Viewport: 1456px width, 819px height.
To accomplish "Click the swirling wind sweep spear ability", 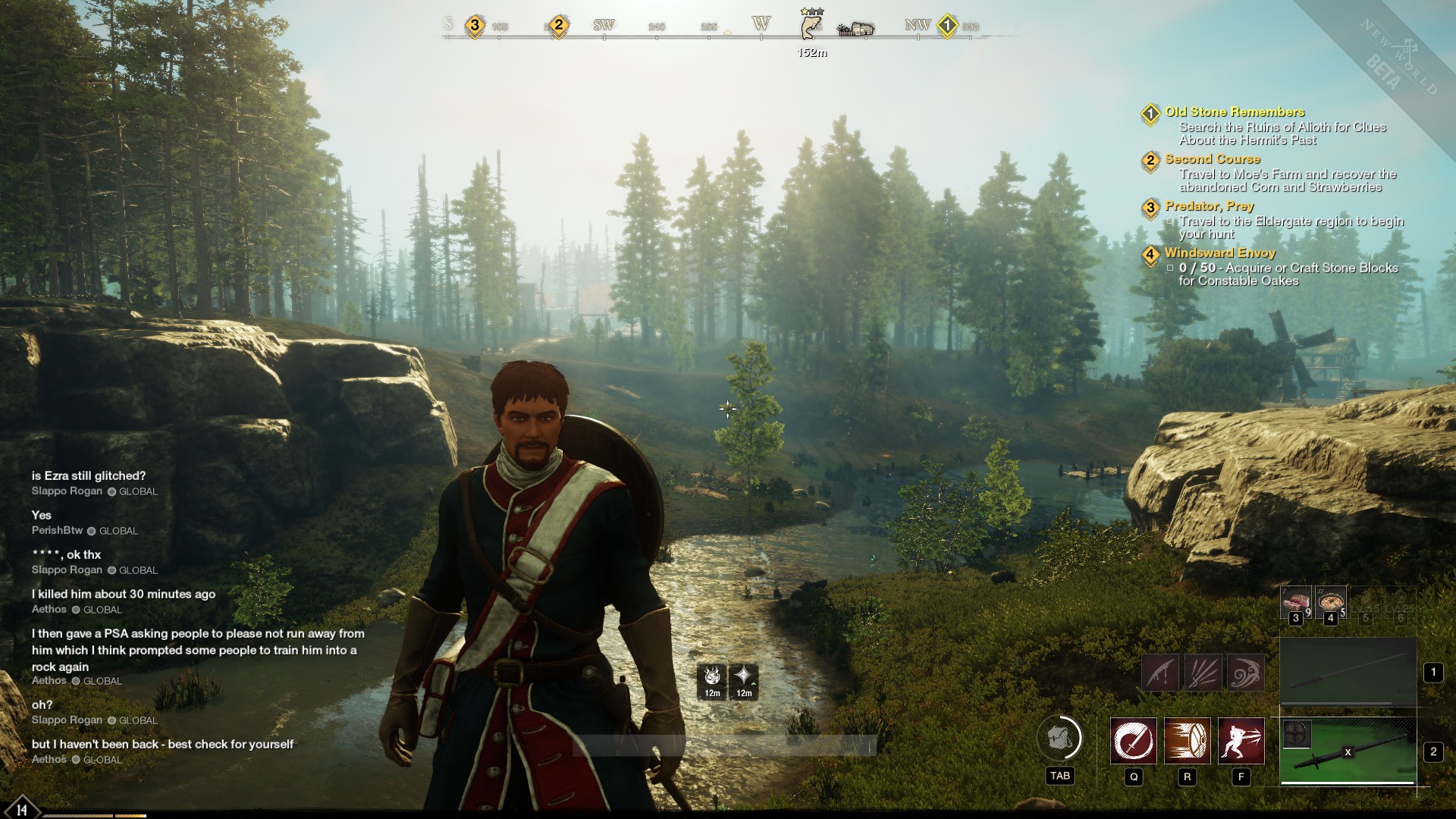I will 1245,672.
